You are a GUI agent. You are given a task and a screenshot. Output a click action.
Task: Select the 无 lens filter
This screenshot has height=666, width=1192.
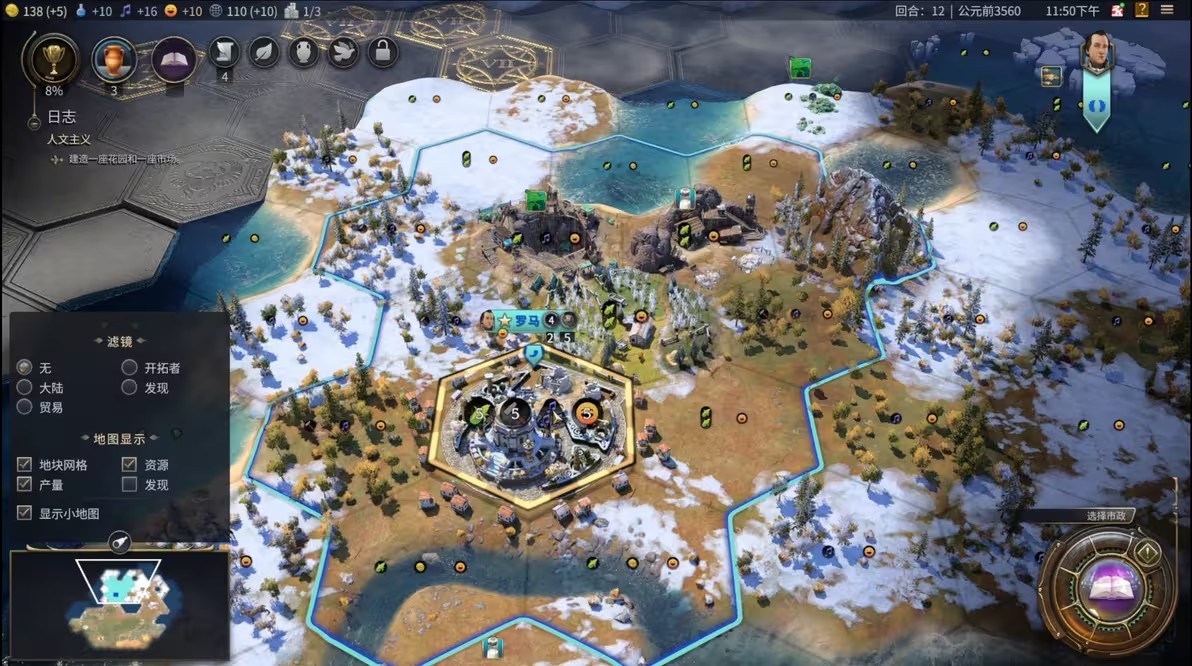click(x=25, y=368)
